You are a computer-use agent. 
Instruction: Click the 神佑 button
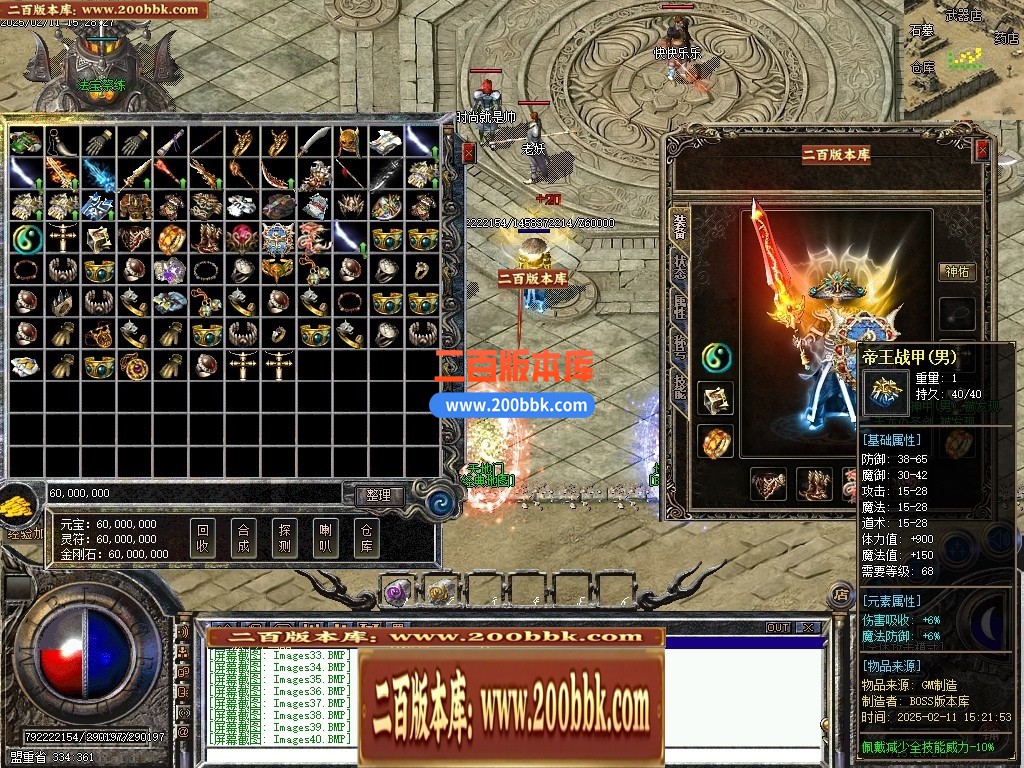(x=958, y=271)
